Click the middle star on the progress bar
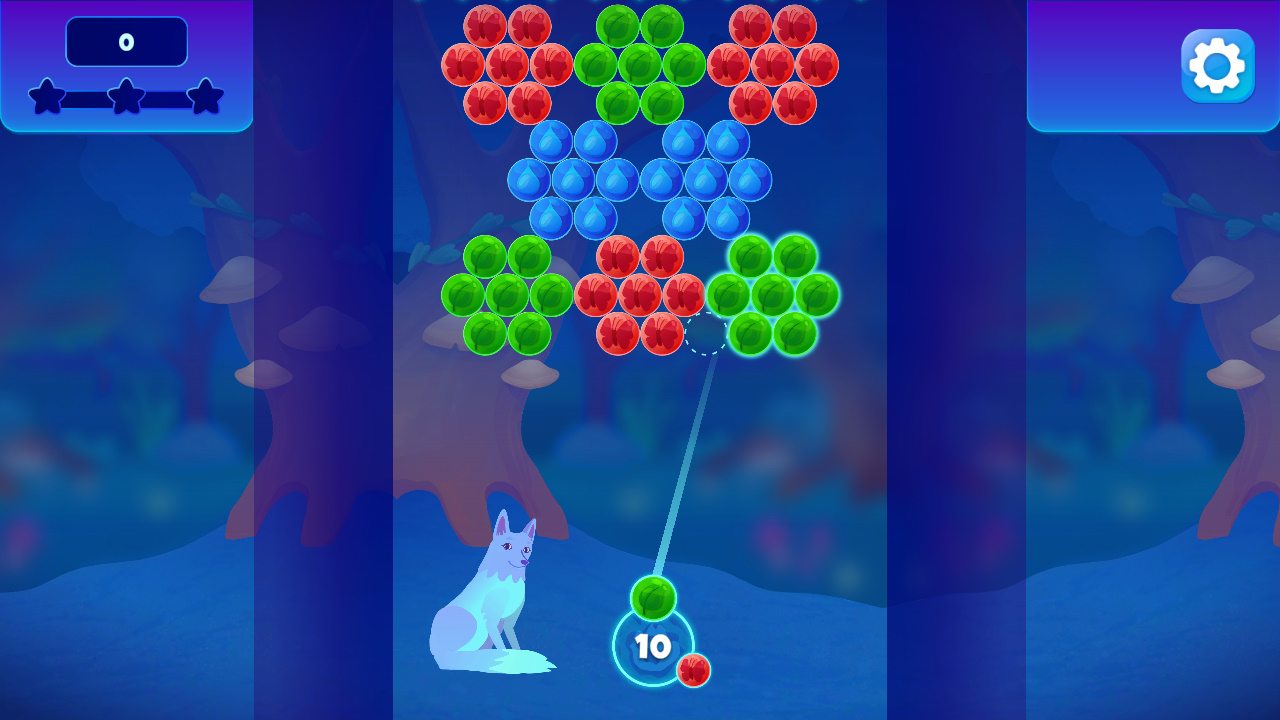 (126, 98)
